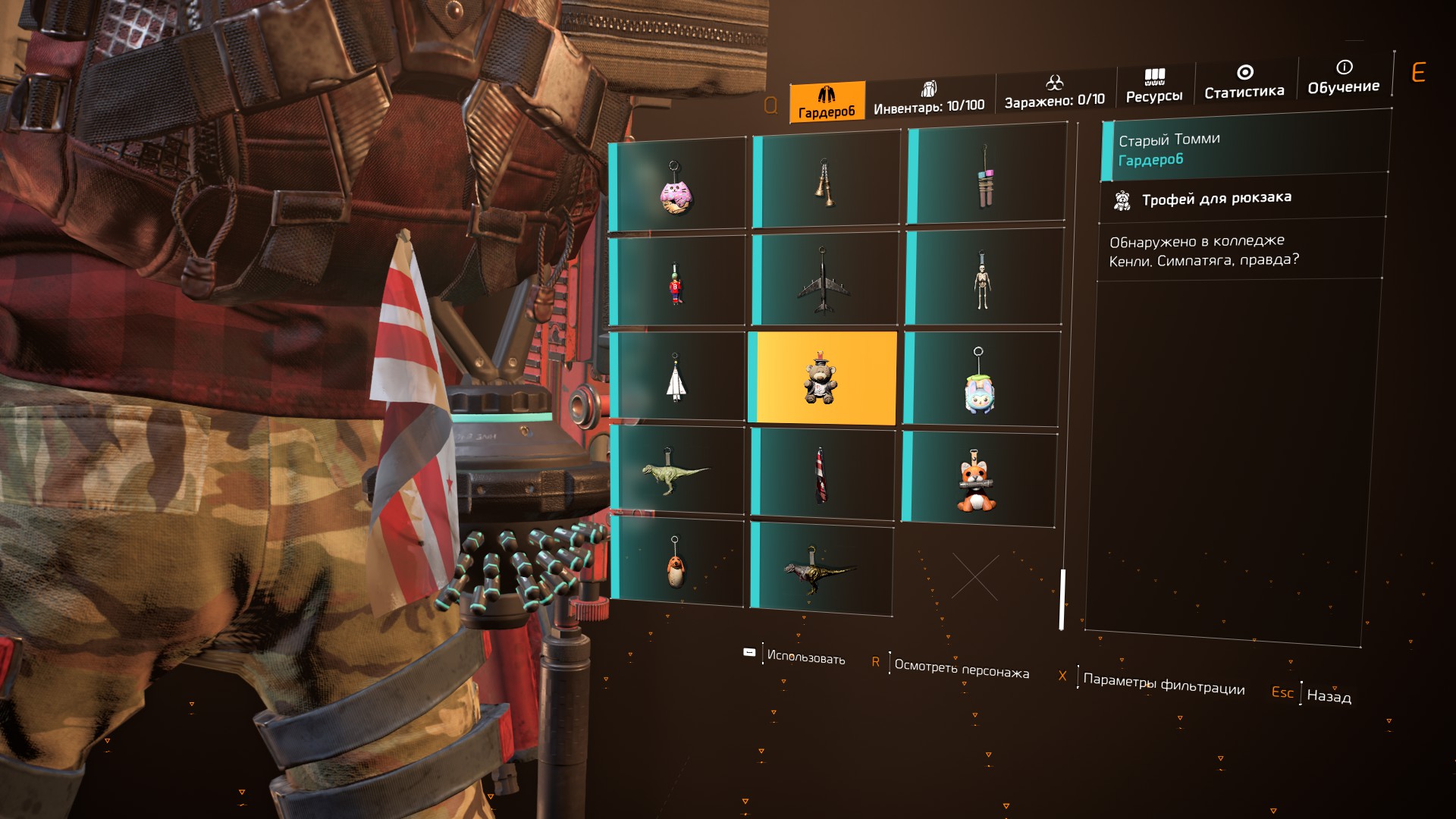Choose the white space shuttle trophy
The width and height of the screenshot is (1456, 819).
pyautogui.click(x=676, y=378)
